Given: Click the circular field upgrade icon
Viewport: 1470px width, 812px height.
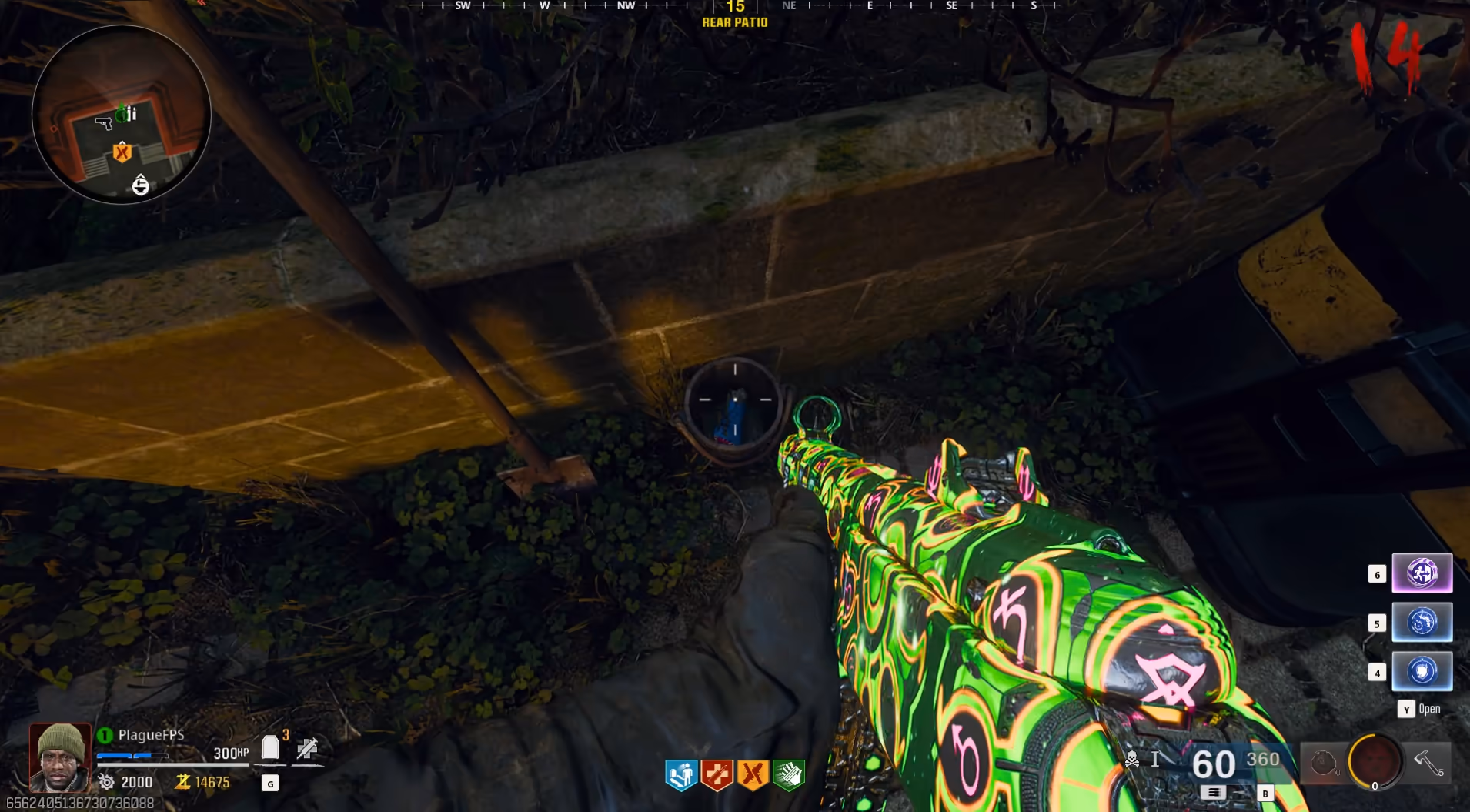Looking at the screenshot, I should [x=1375, y=762].
